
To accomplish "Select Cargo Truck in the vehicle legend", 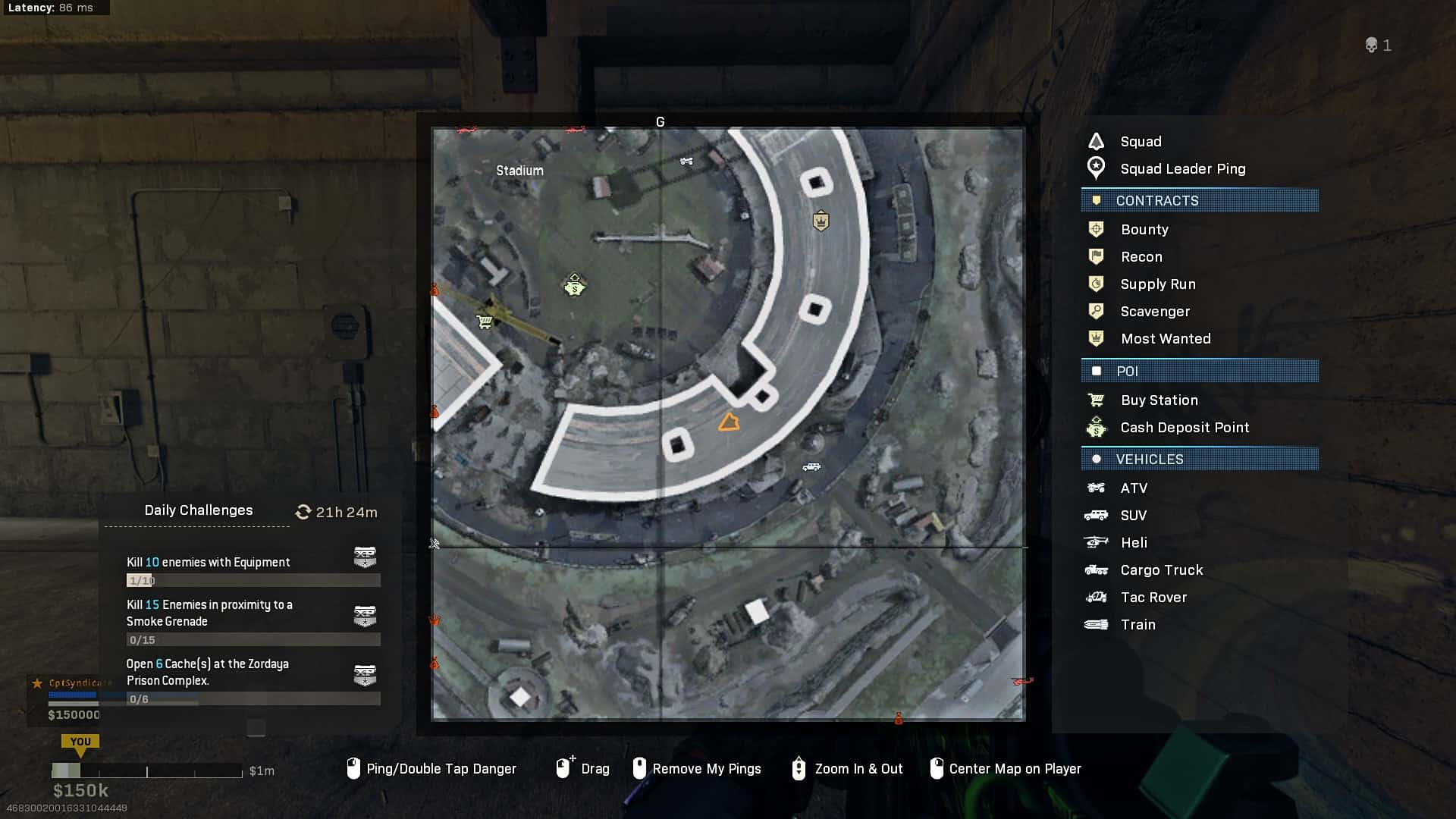I will click(1161, 570).
